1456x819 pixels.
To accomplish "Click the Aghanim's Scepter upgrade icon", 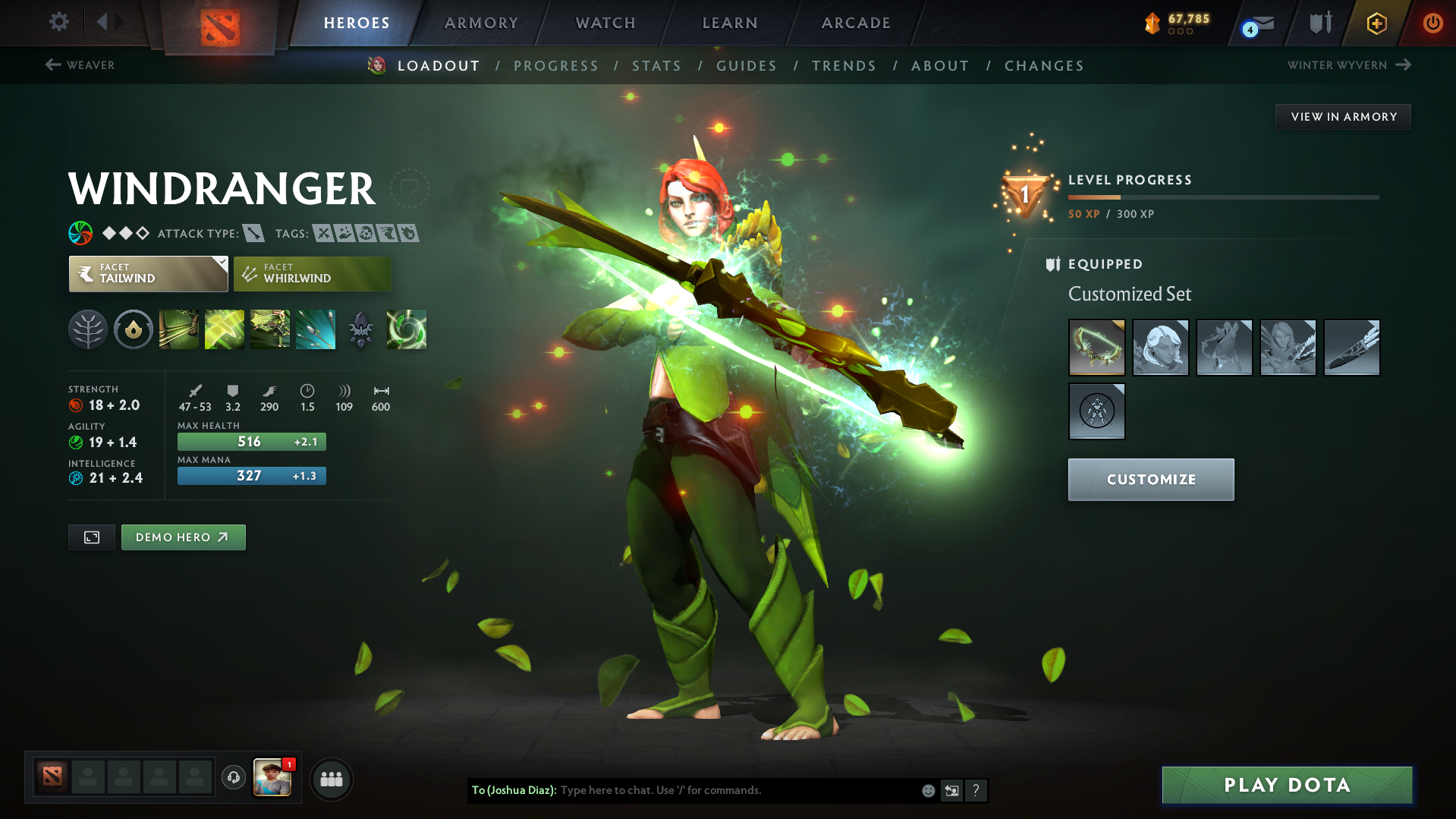I will coord(361,329).
